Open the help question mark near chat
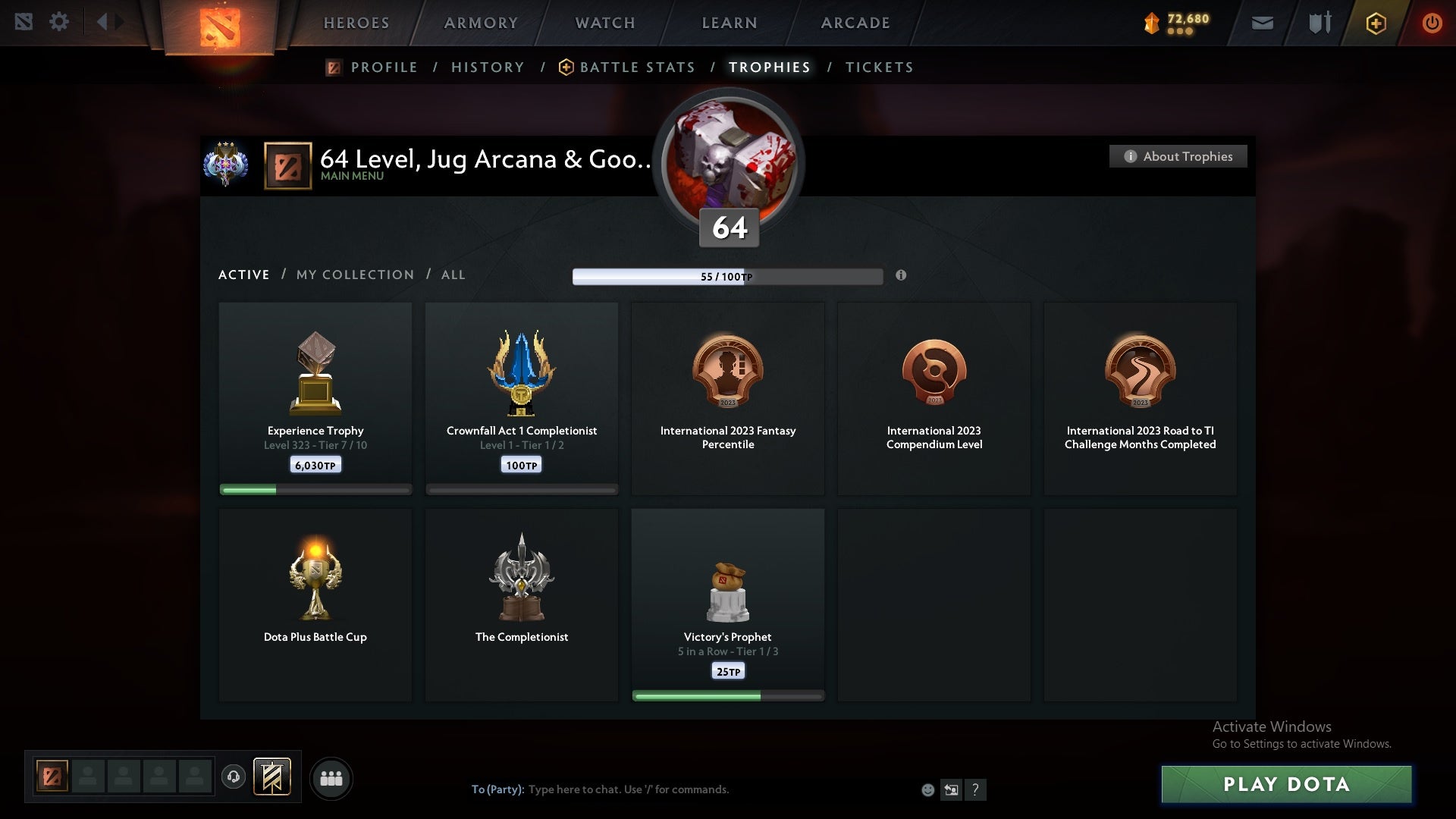This screenshot has height=819, width=1456. (x=977, y=789)
